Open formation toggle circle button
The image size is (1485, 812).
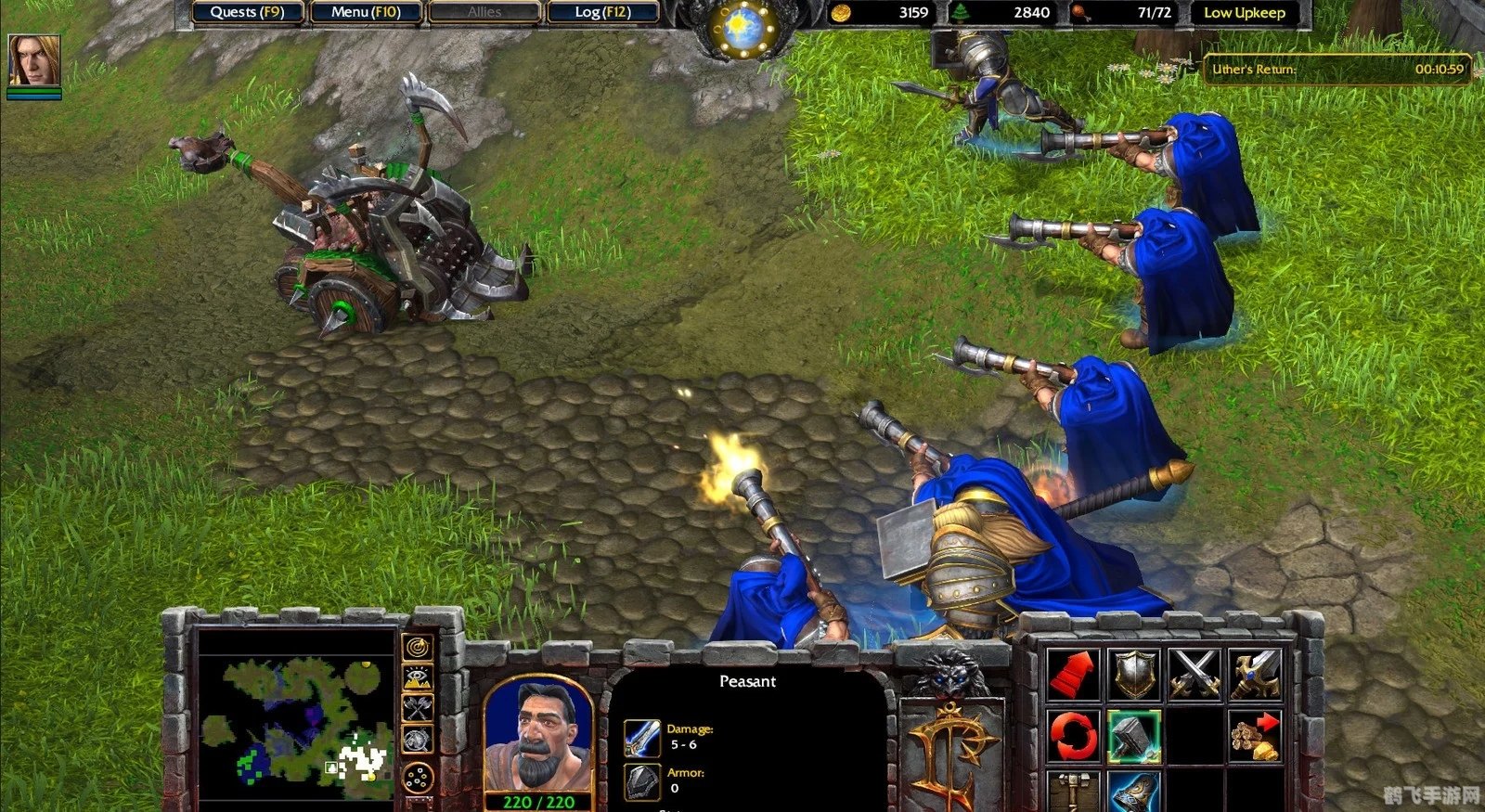pyautogui.click(x=419, y=776)
